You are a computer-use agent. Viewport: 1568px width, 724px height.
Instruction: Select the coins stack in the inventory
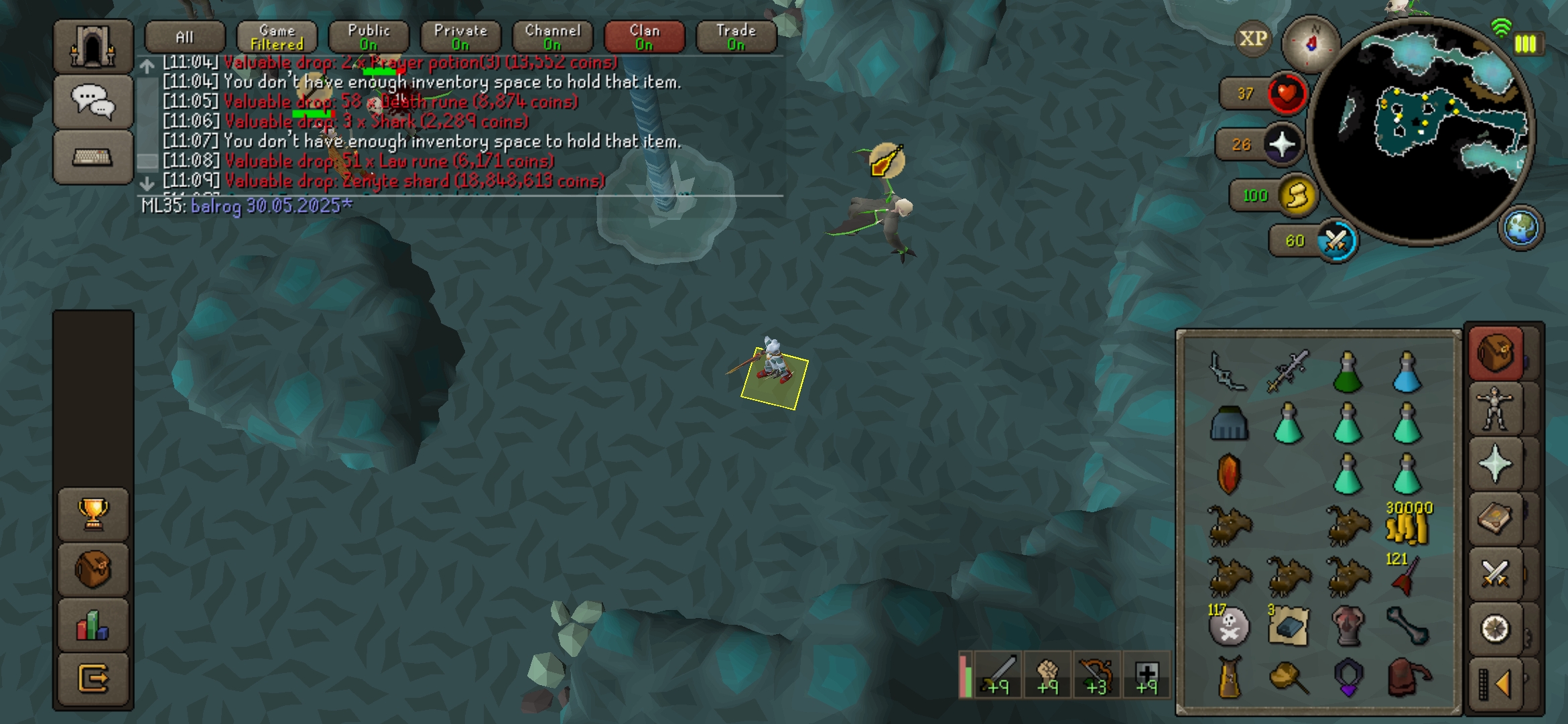tap(1407, 525)
